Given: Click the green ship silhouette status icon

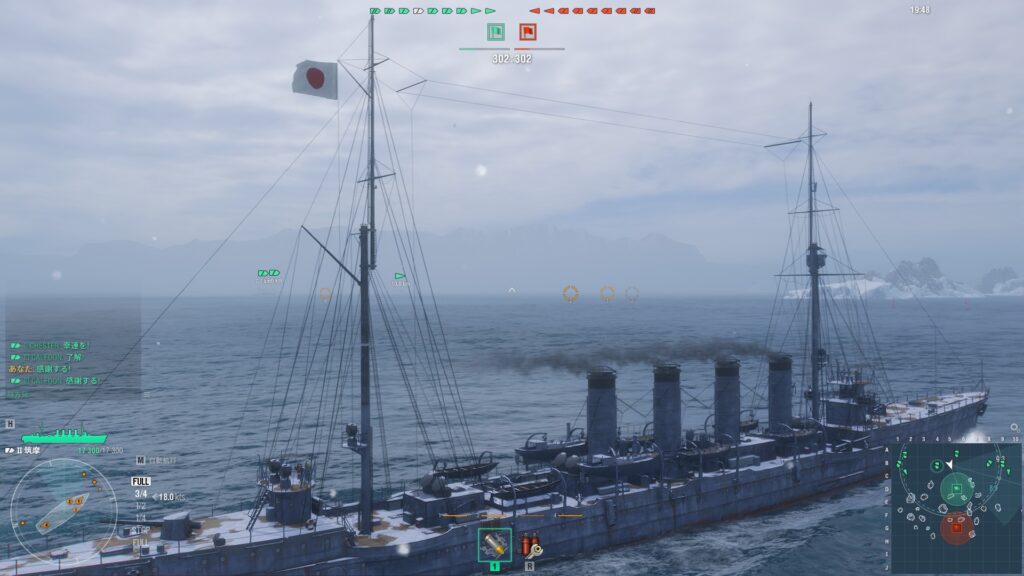Looking at the screenshot, I should pyautogui.click(x=64, y=437).
